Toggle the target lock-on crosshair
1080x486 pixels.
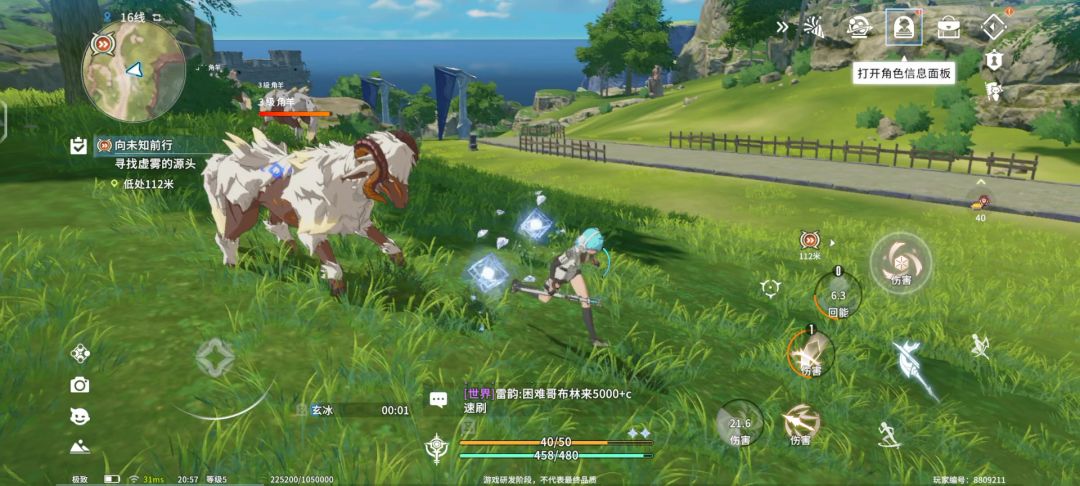point(770,289)
